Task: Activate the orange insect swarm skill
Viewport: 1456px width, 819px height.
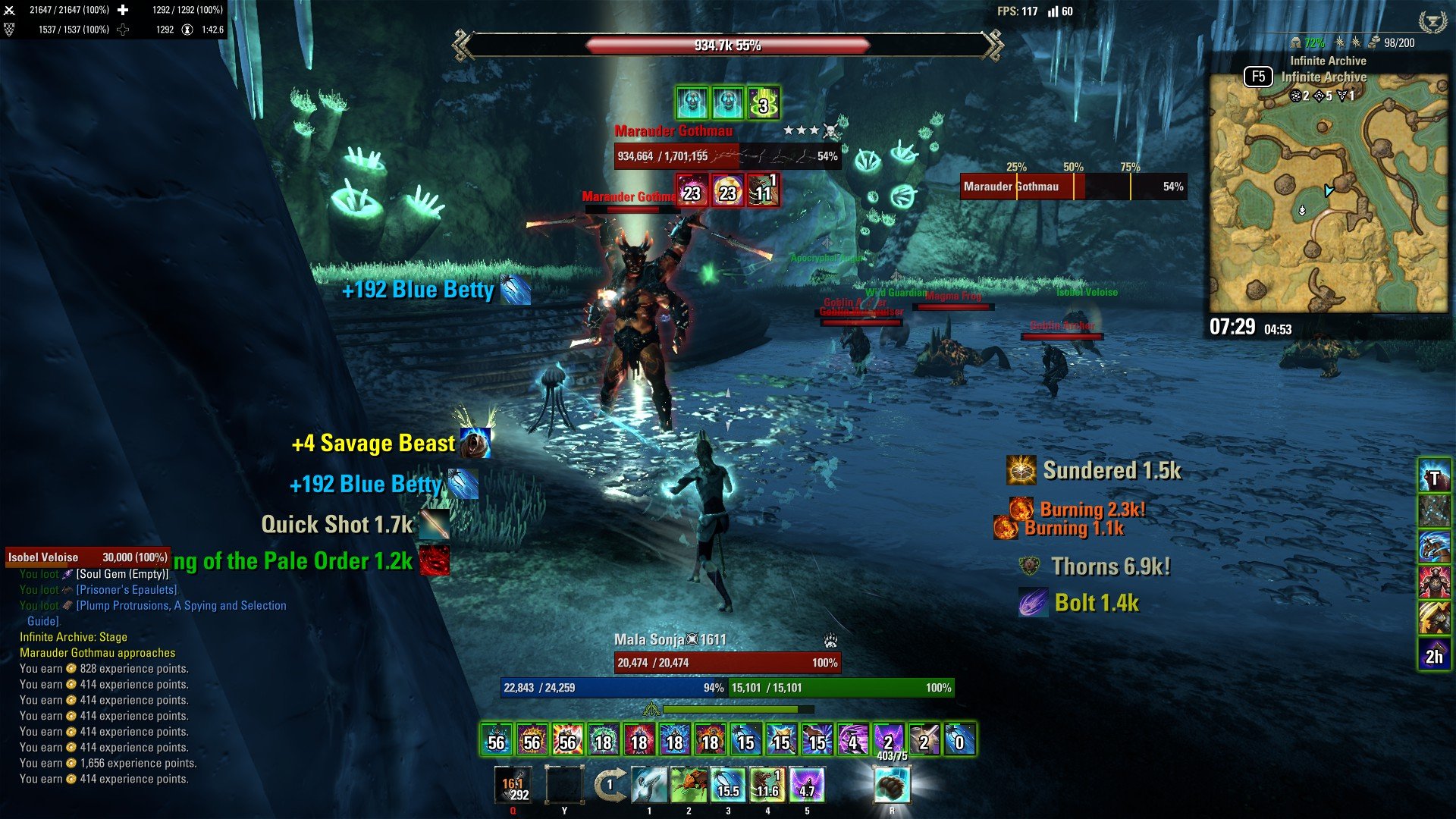Action: (x=689, y=785)
